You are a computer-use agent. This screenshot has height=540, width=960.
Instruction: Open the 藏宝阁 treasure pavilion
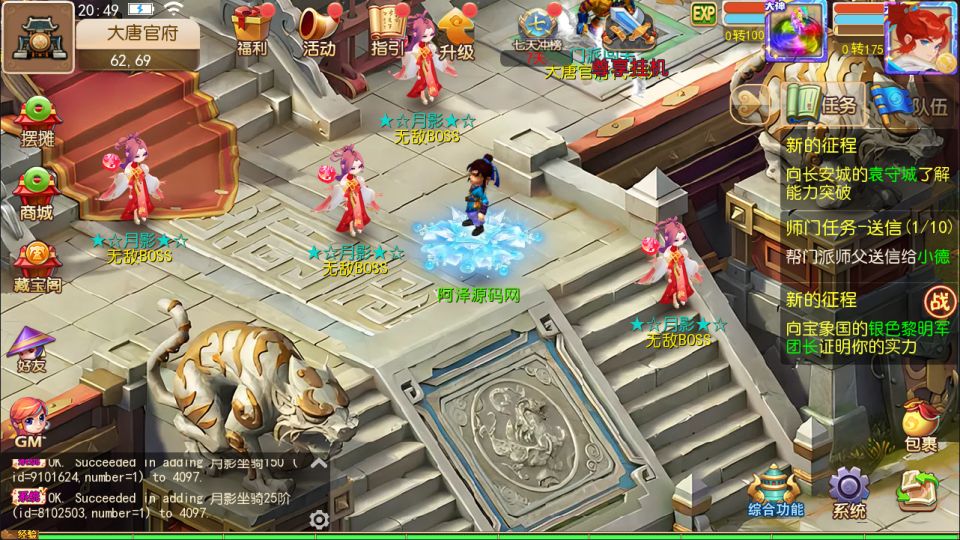tap(37, 265)
